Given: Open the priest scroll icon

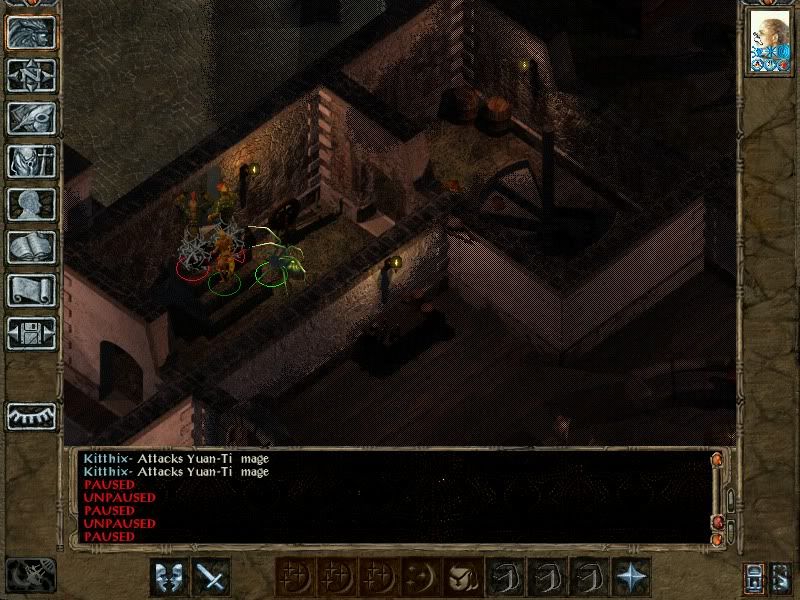Looking at the screenshot, I should (x=32, y=290).
